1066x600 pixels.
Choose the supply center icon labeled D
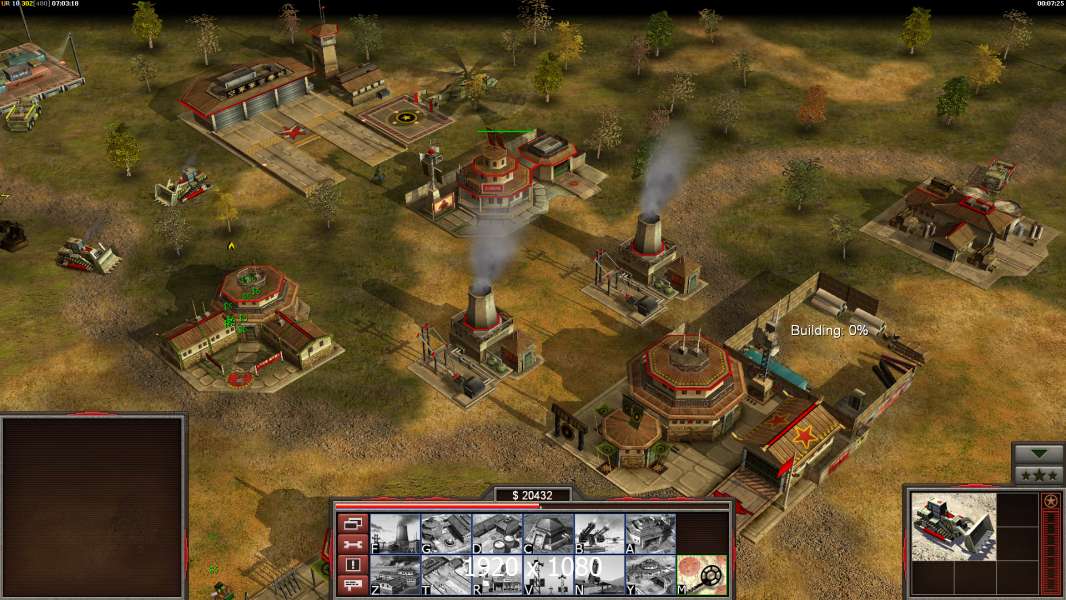(497, 534)
